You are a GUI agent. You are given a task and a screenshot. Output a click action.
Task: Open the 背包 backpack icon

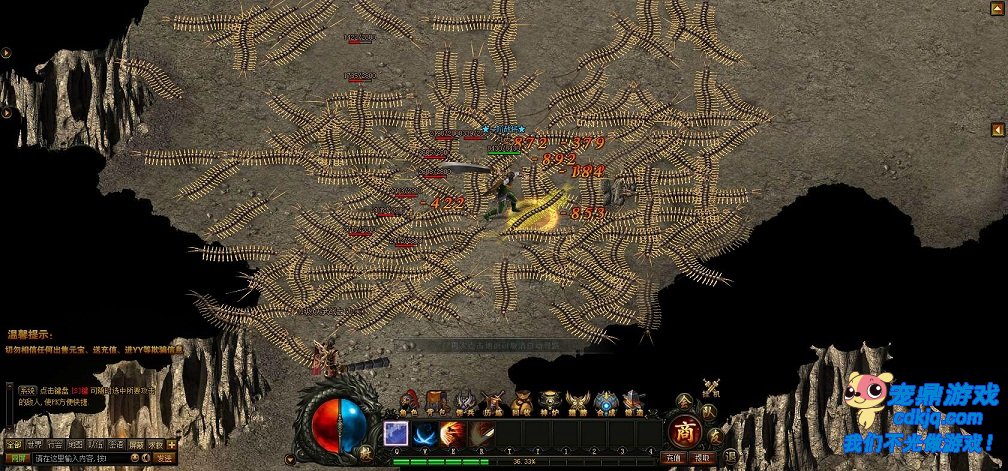pyautogui.click(x=436, y=401)
